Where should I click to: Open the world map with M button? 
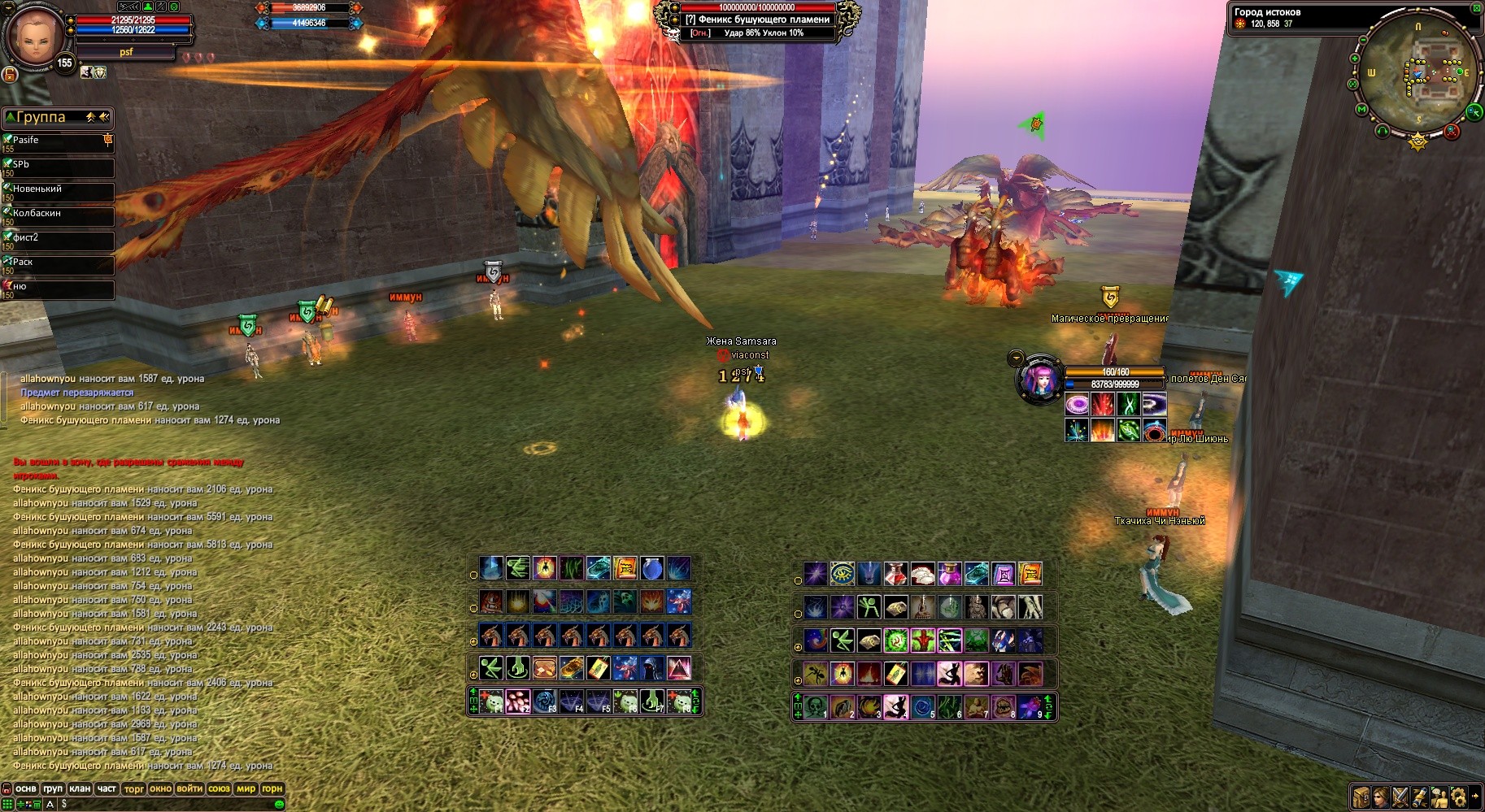1361,109
